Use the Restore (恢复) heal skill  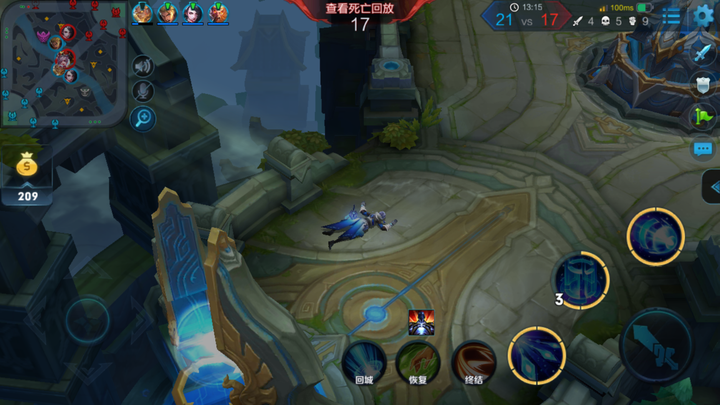(x=418, y=361)
